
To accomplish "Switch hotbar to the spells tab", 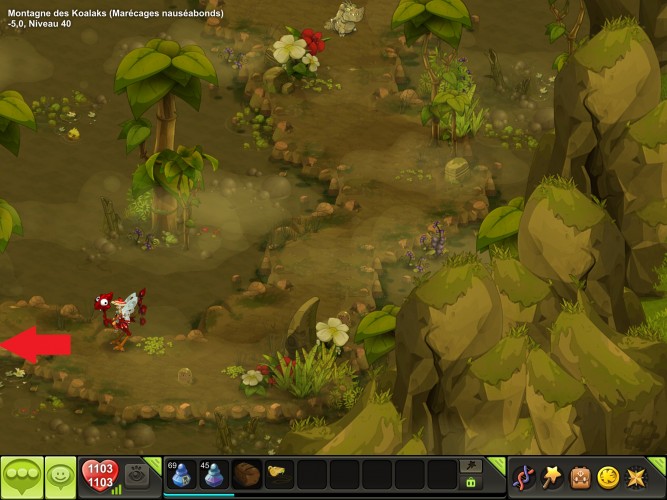I will pyautogui.click(x=470, y=466).
